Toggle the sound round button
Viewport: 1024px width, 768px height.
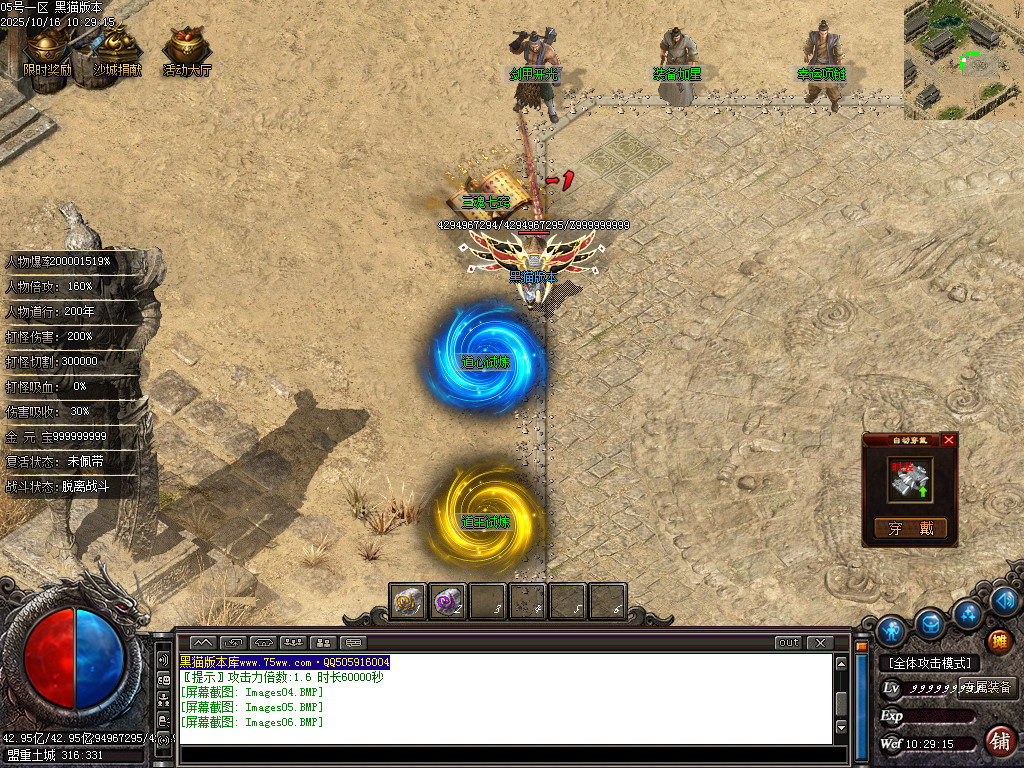pos(1004,601)
